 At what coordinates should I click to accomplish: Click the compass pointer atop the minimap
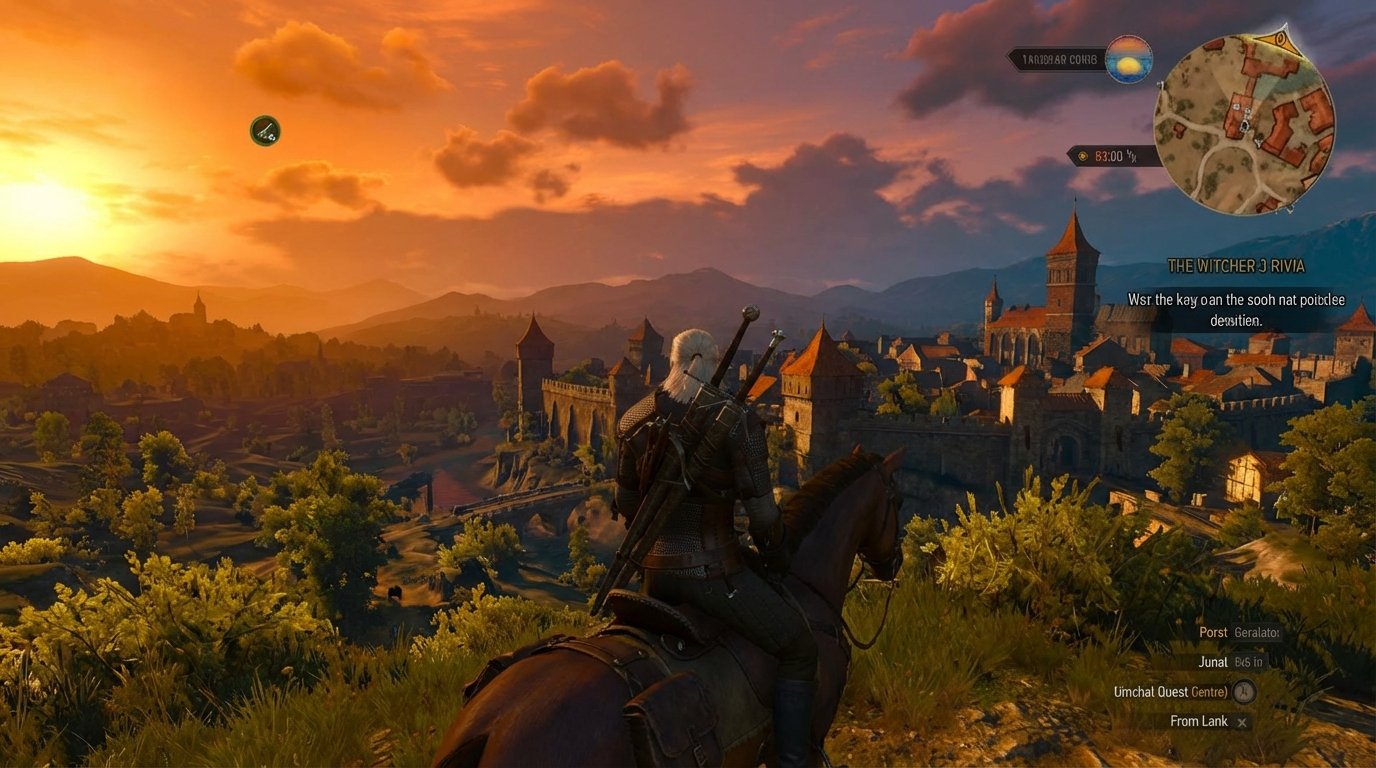[1281, 38]
